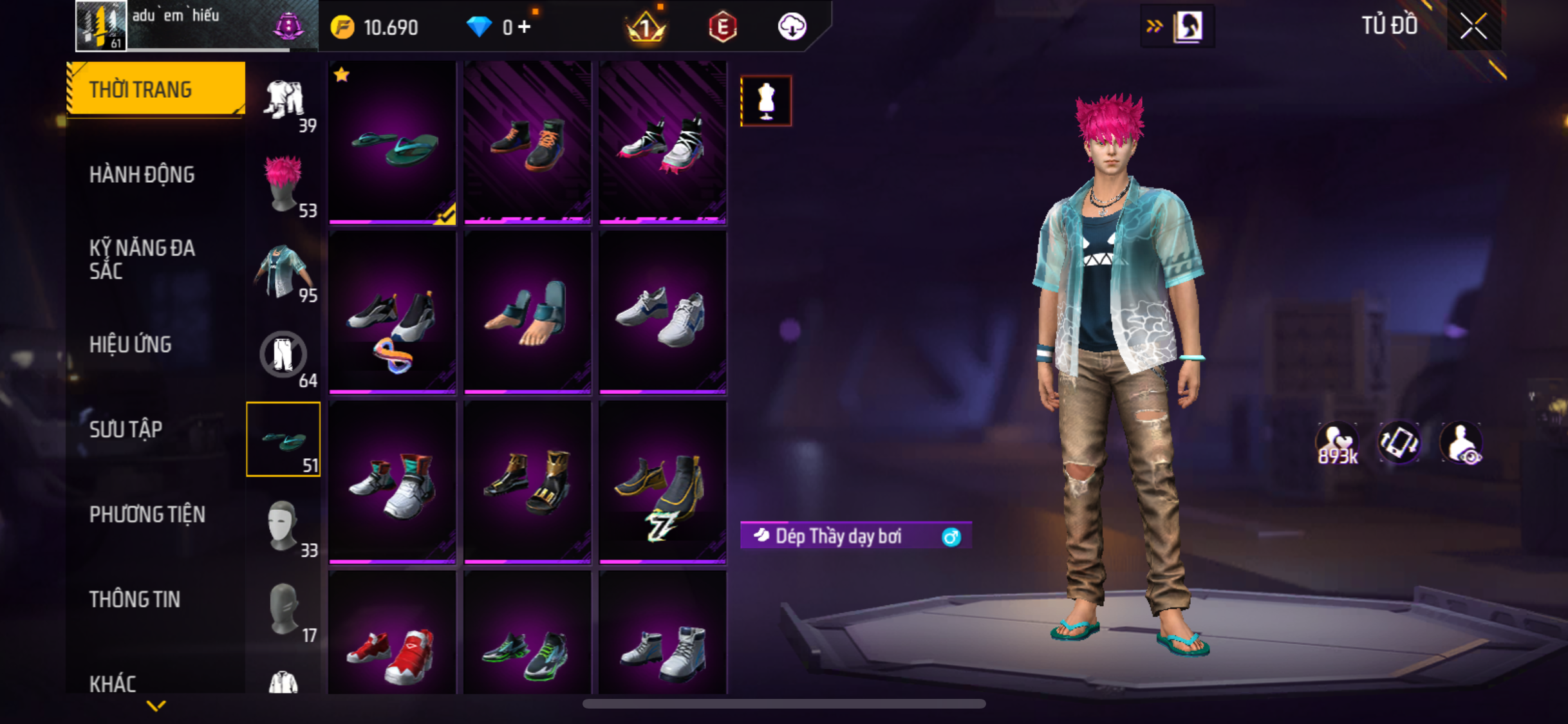
Task: Select the teal flip-flops item tile
Action: [392, 144]
